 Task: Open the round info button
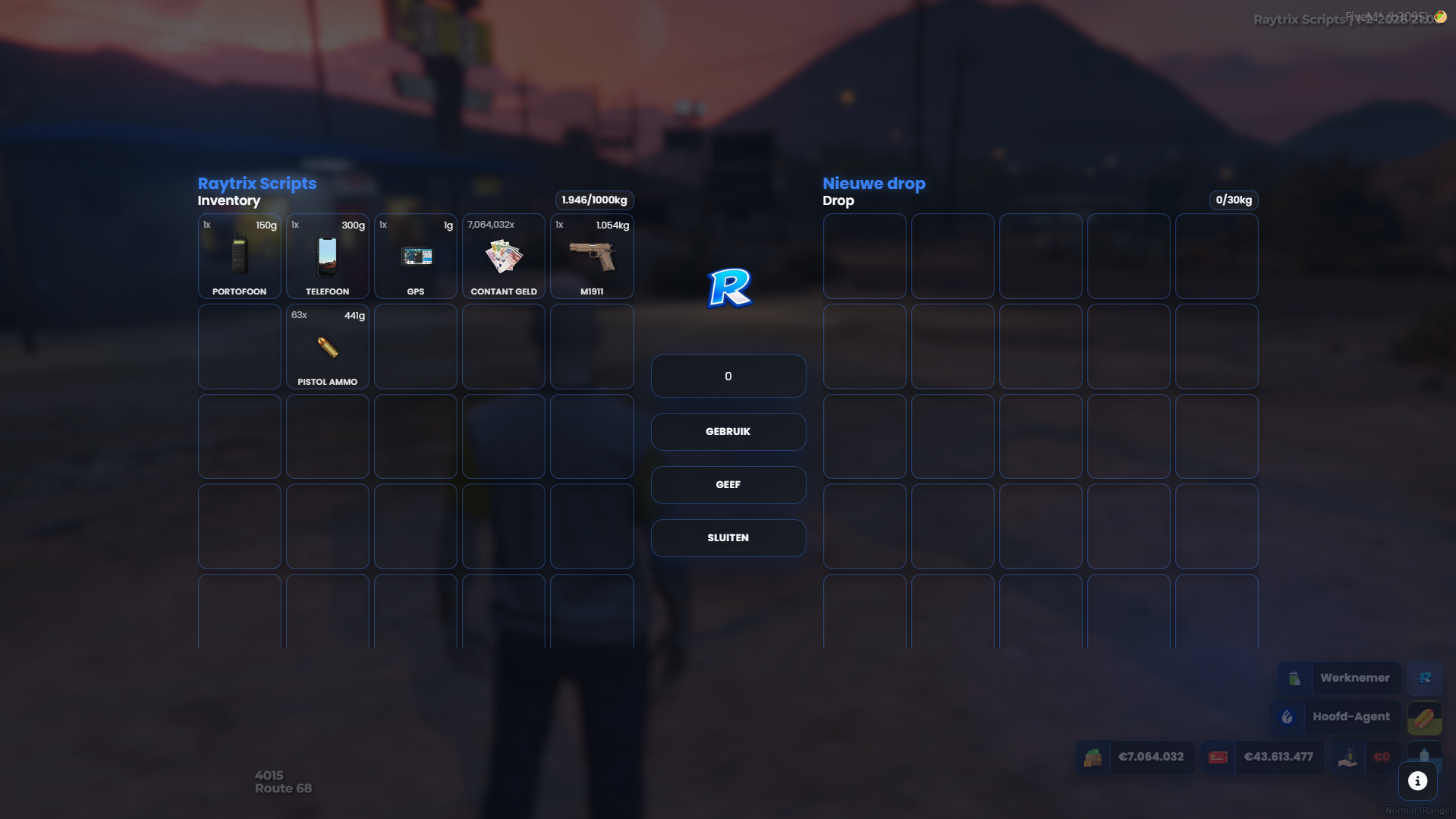(x=1417, y=780)
